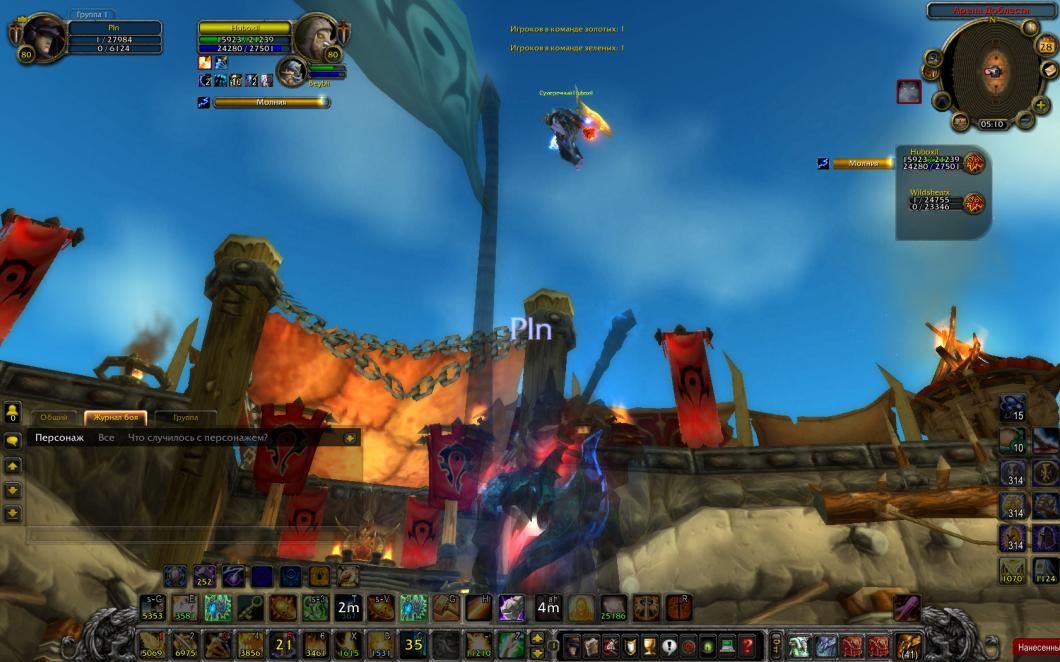Viewport: 1060px width, 662px height.
Task: Select the target-of-target Beybll portrait
Action: (x=291, y=71)
